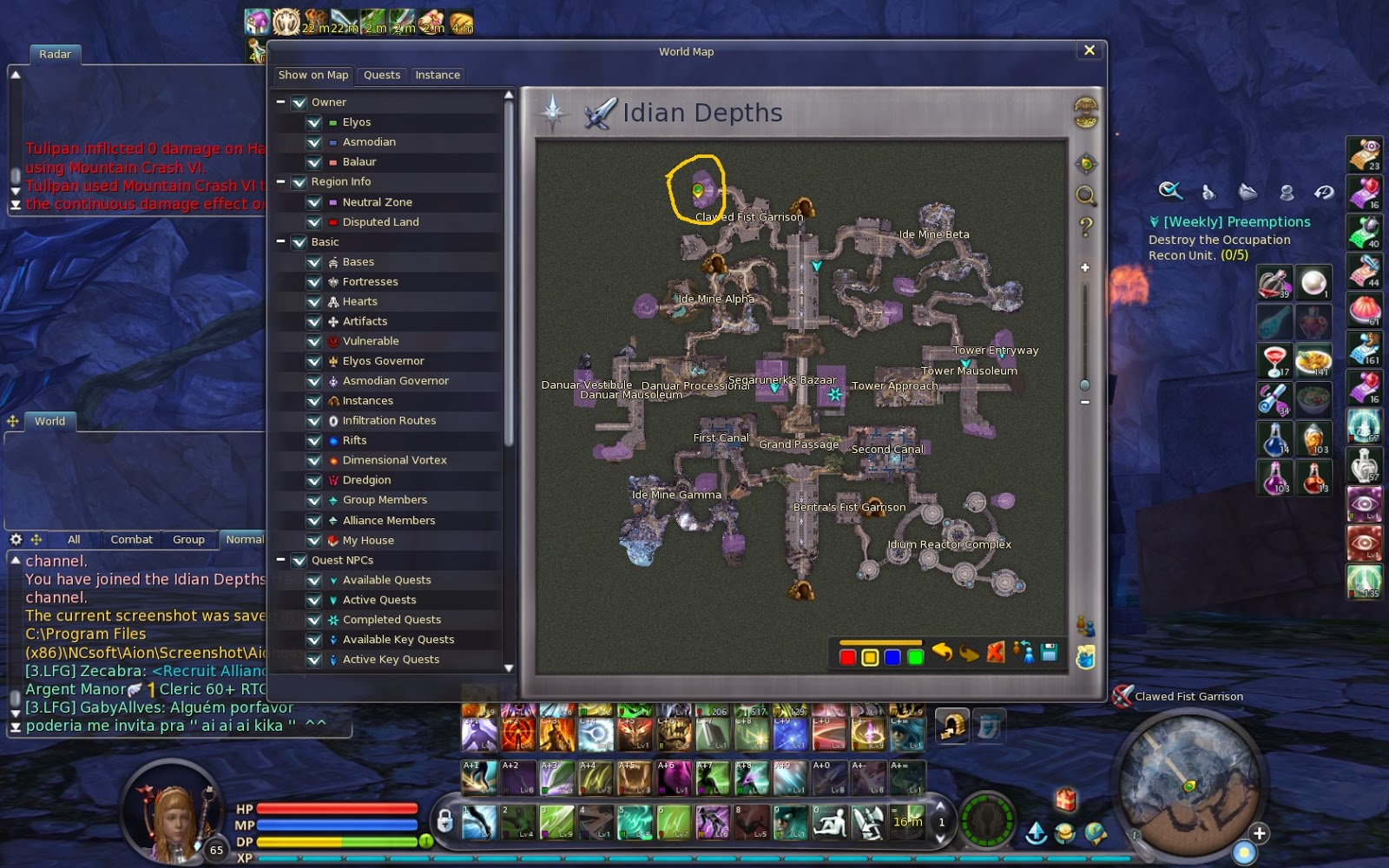
Task: Disable the Available Quests filter
Action: click(314, 580)
